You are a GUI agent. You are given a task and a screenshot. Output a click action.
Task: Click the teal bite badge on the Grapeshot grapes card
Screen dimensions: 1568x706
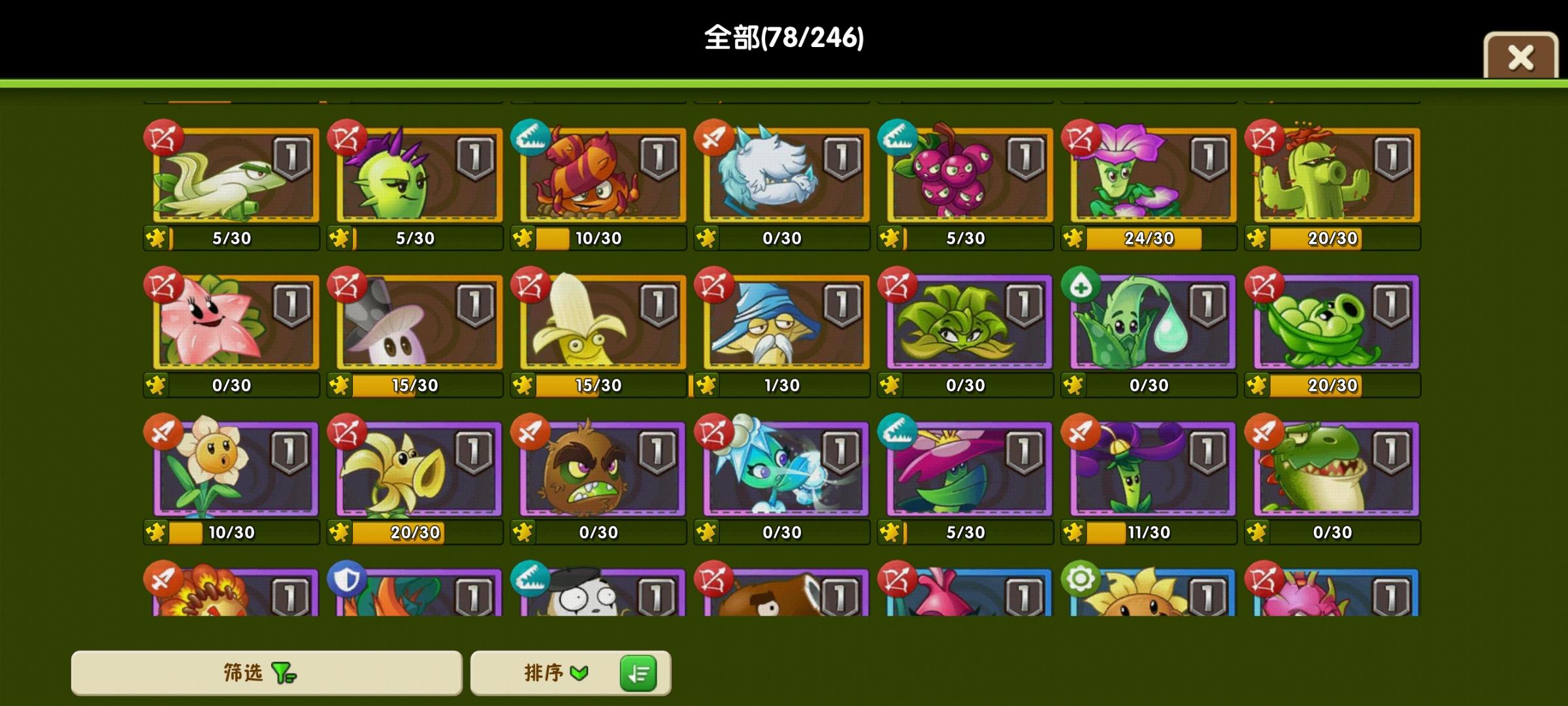pyautogui.click(x=897, y=135)
